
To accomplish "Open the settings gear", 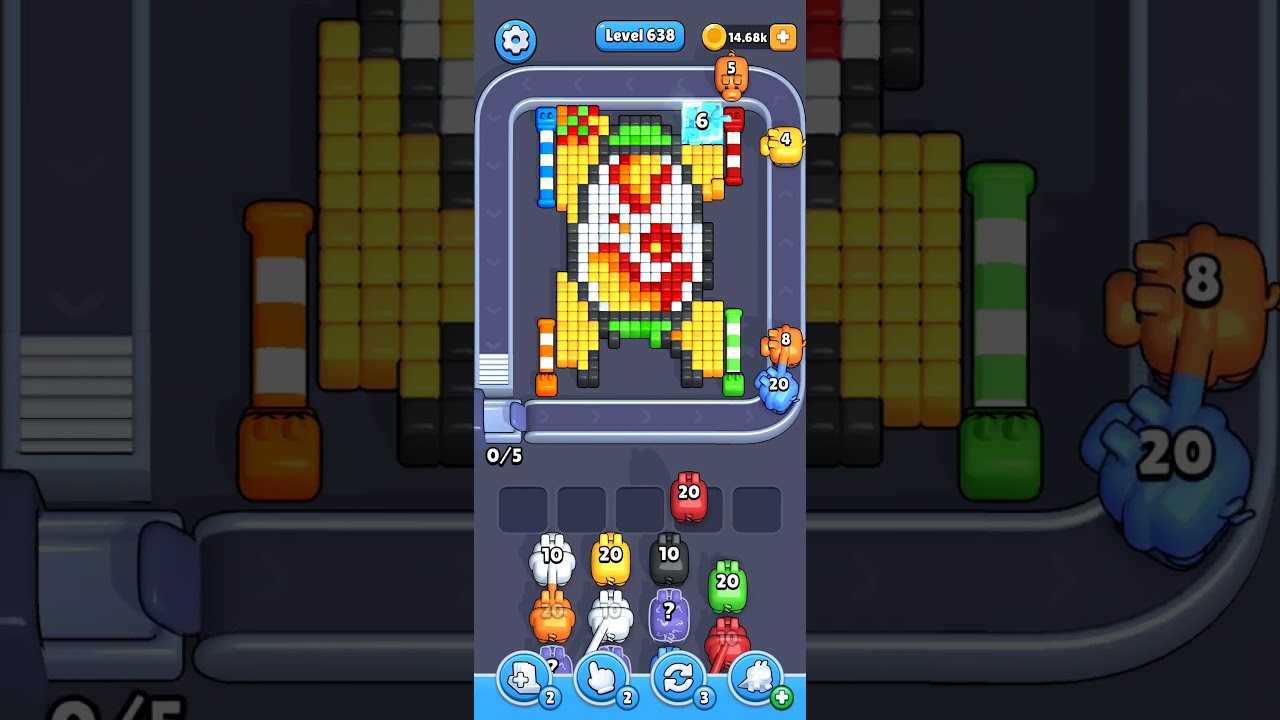I will pyautogui.click(x=517, y=37).
